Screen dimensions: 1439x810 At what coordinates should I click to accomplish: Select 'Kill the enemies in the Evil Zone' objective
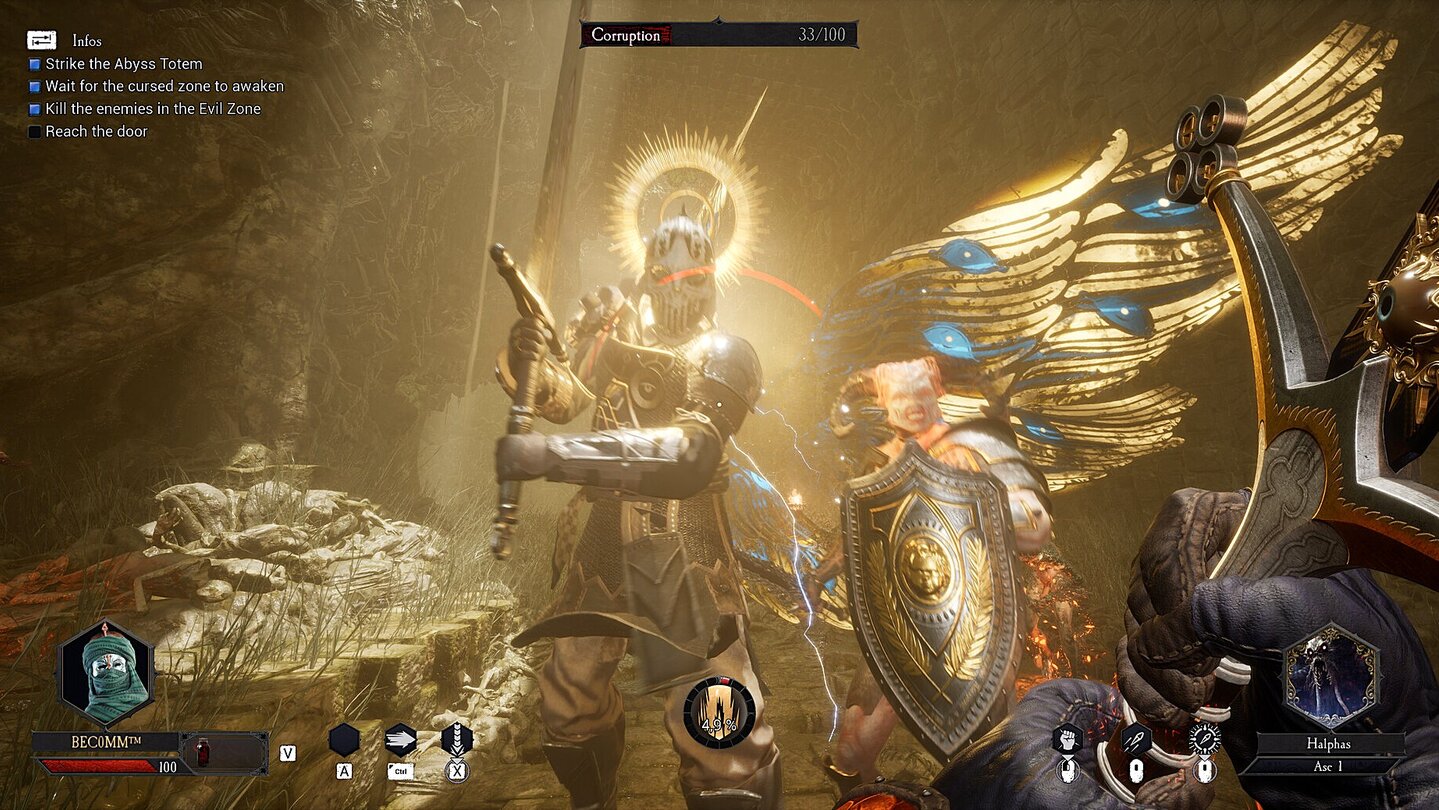pyautogui.click(x=152, y=109)
